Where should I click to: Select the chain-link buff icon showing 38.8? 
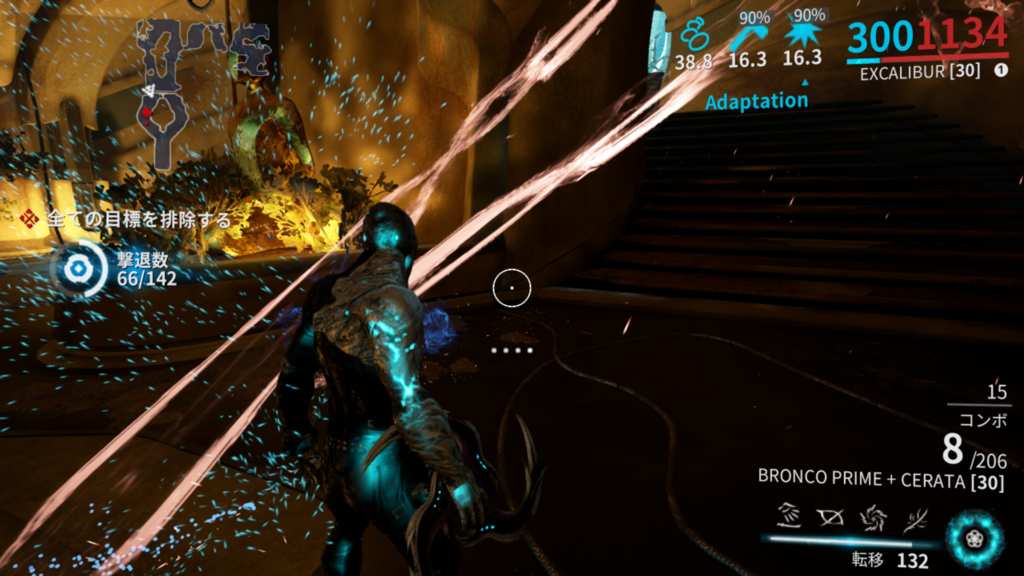(x=693, y=37)
